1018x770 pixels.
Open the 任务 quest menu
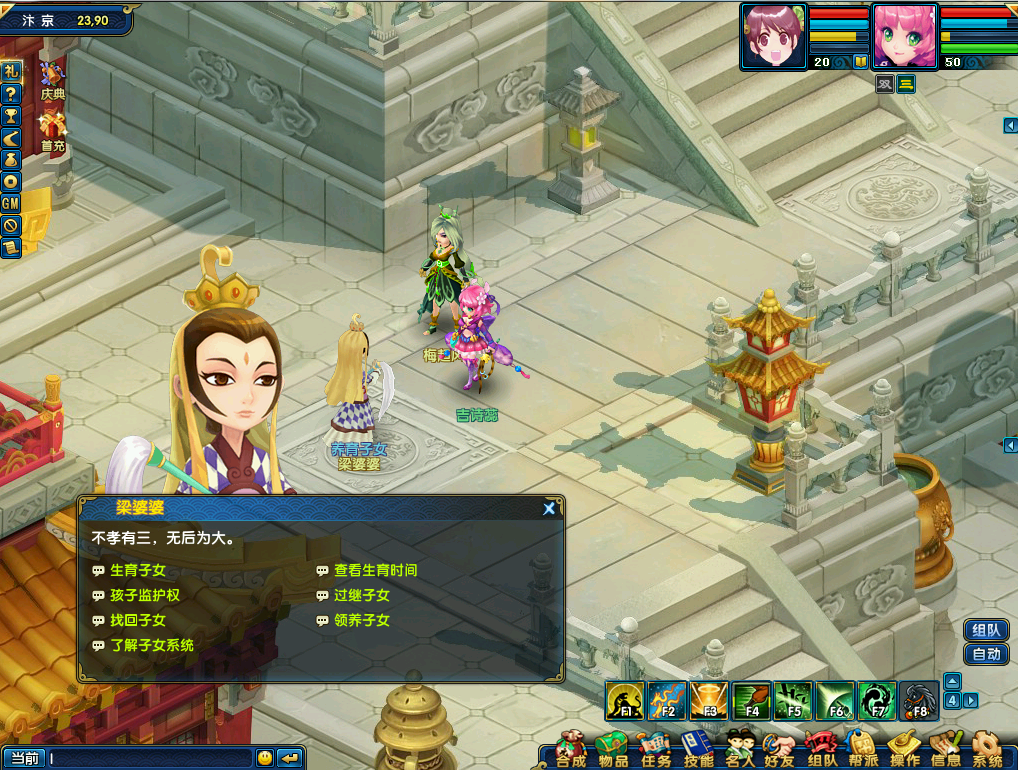656,750
